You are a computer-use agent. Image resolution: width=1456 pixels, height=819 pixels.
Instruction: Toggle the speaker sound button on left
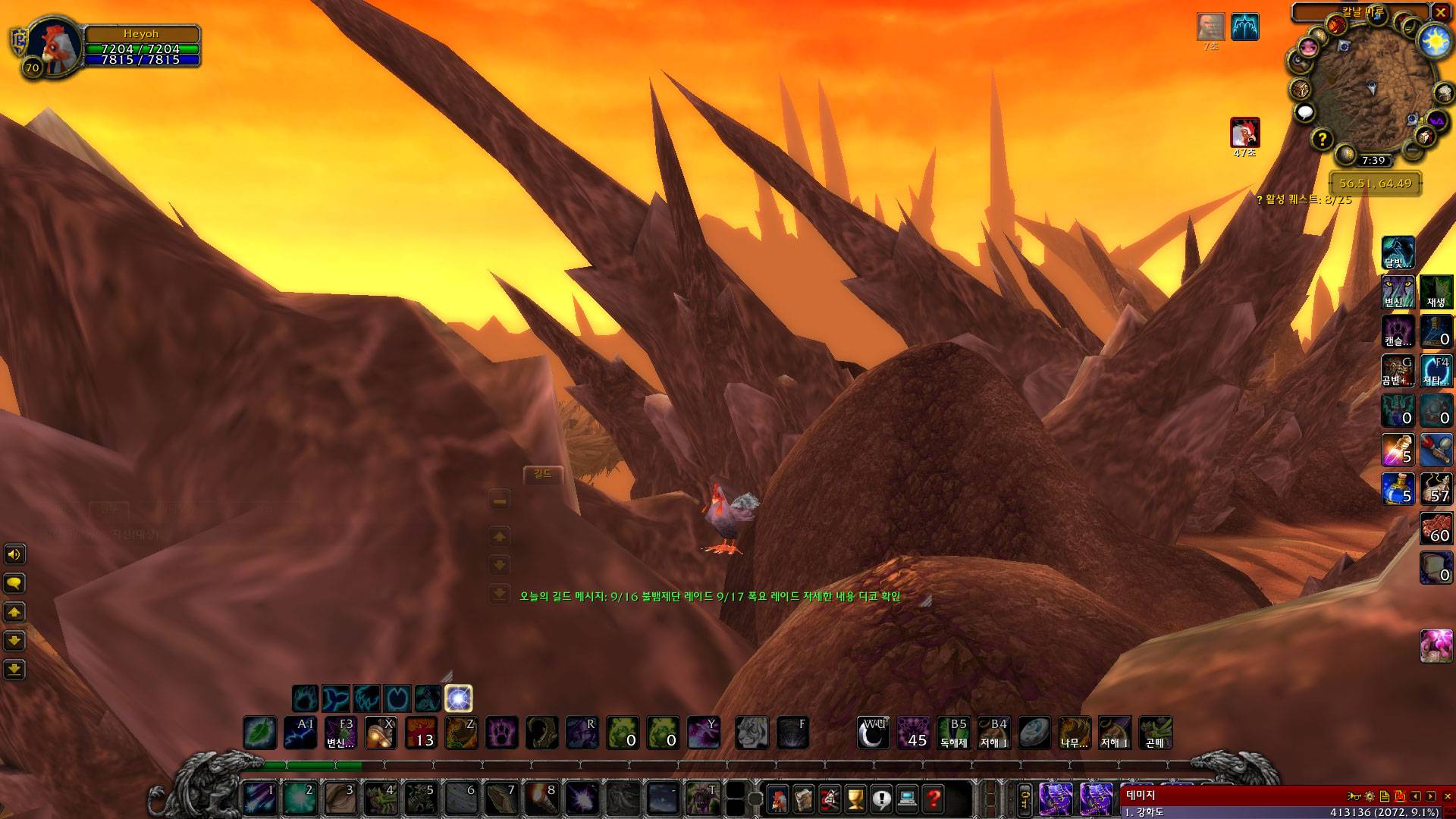14,554
